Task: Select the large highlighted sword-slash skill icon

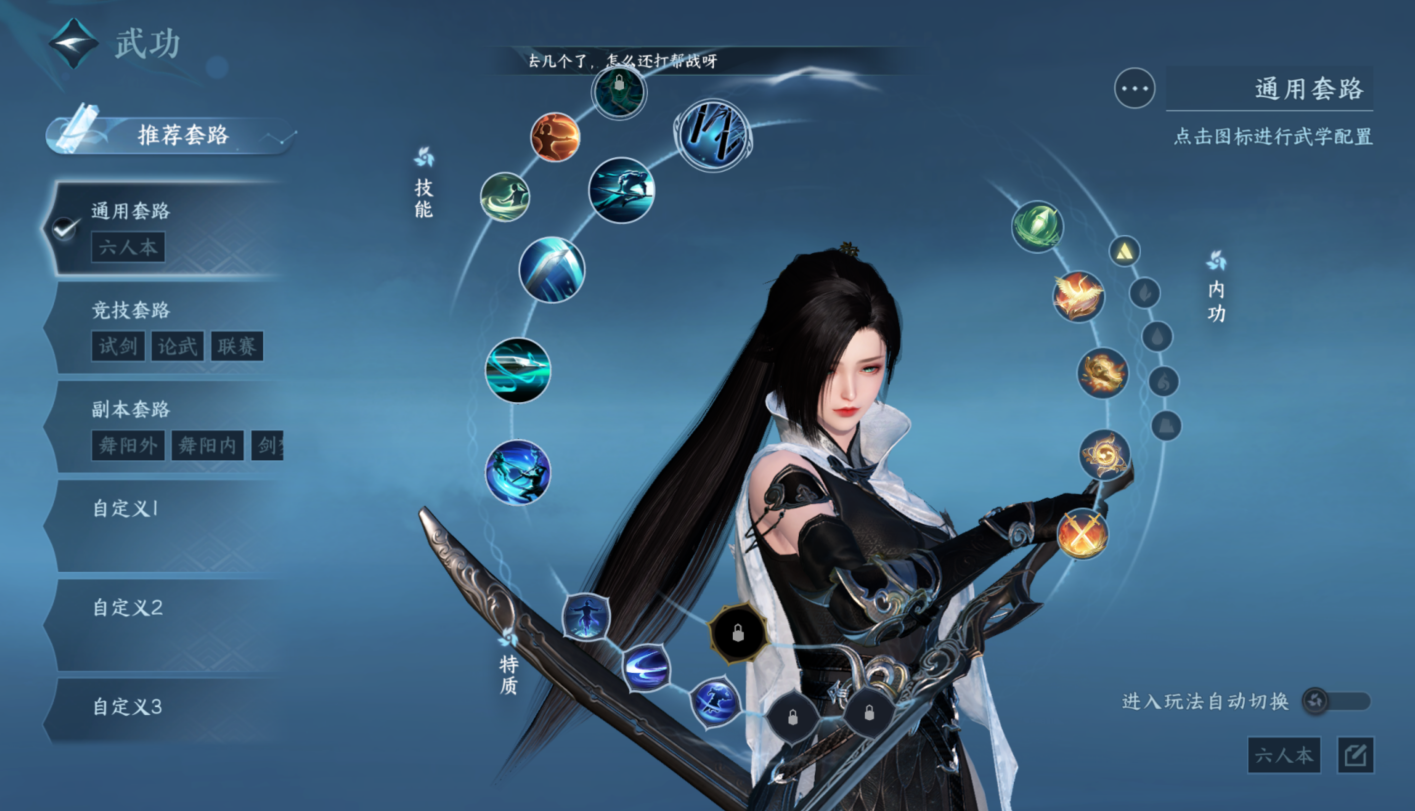Action: [713, 136]
